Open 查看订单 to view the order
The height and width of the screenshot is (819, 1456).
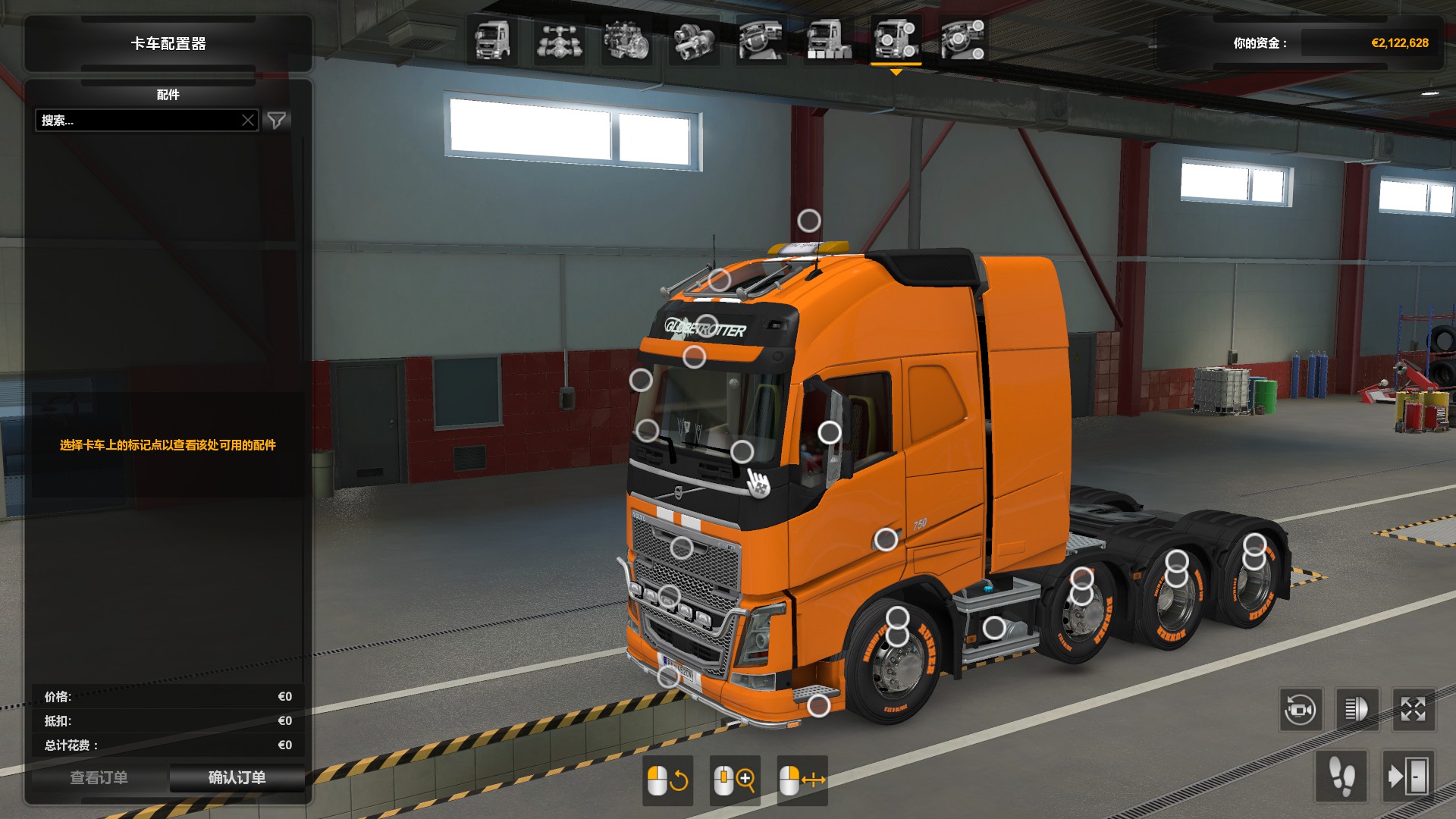[x=99, y=777]
